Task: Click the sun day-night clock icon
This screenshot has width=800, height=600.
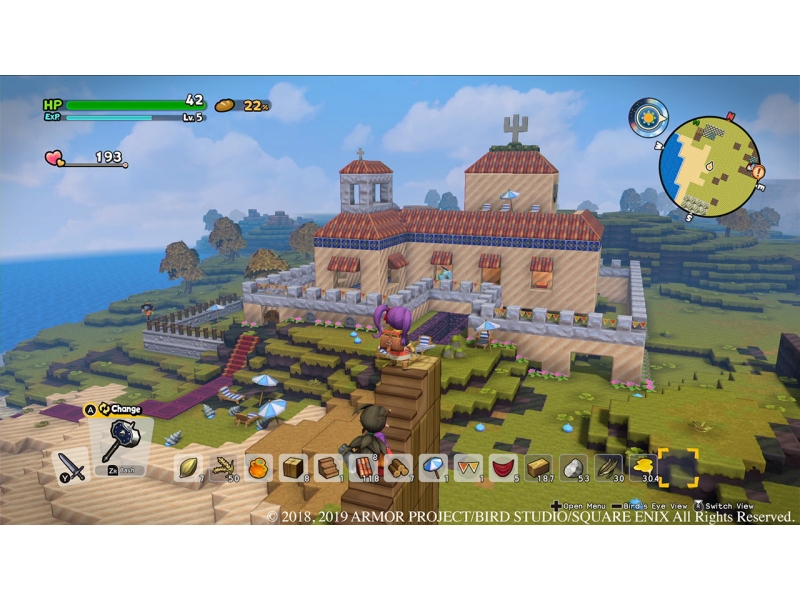Action: pos(648,117)
